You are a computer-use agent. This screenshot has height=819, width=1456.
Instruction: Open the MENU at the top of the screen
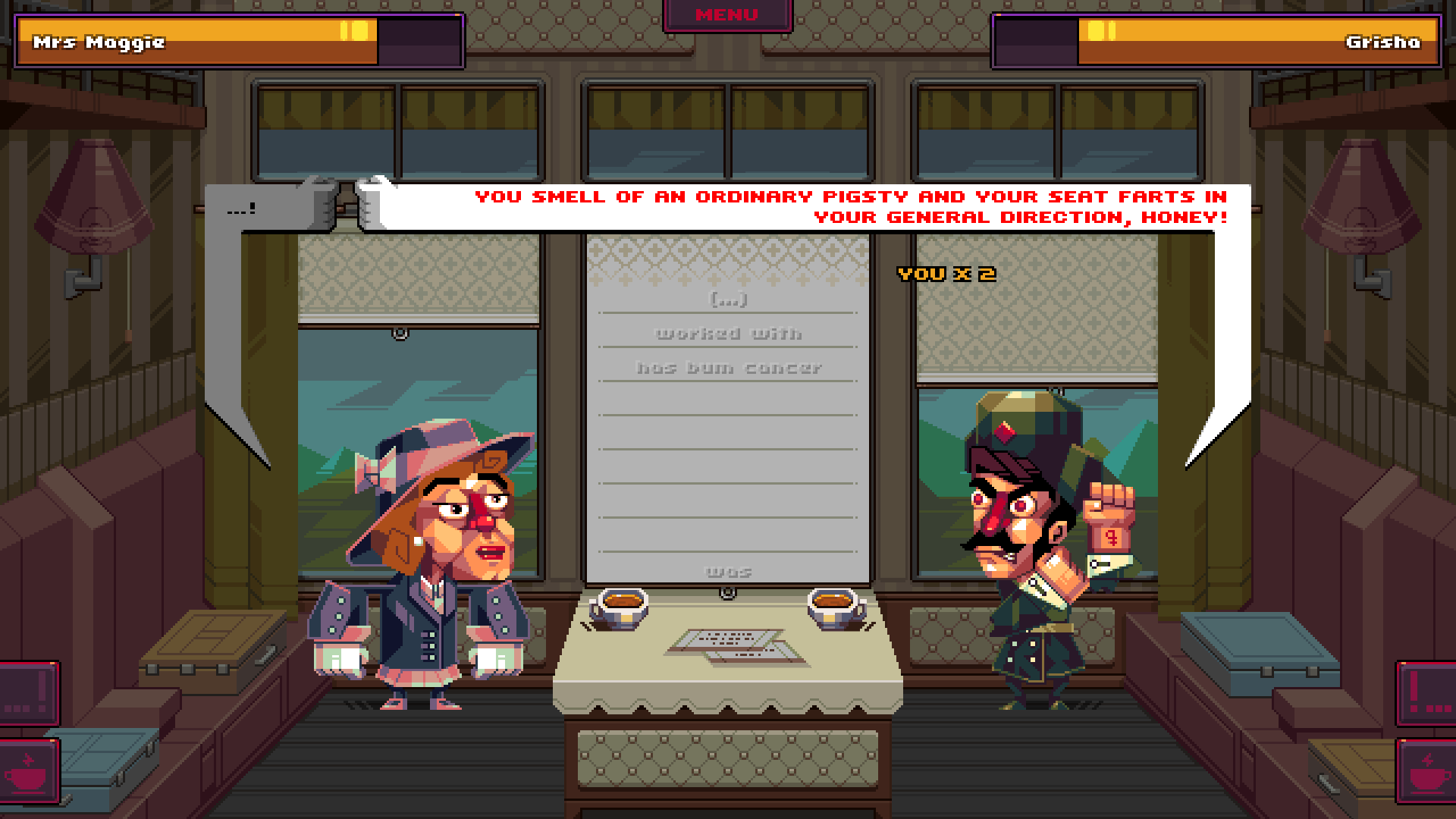[x=726, y=14]
